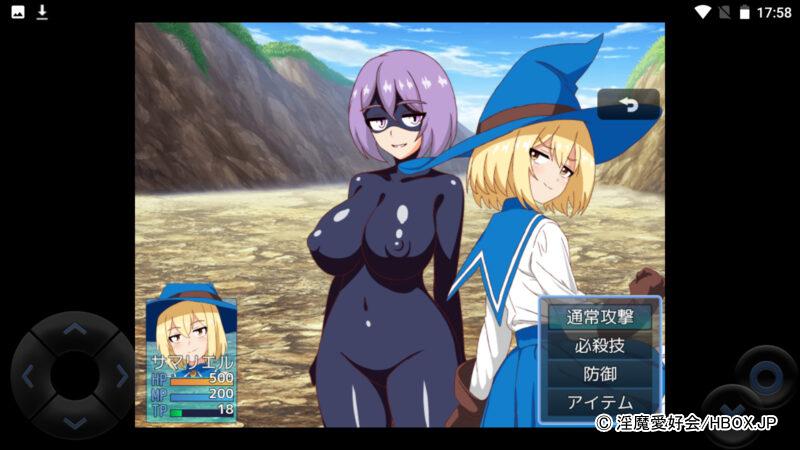This screenshot has width=800, height=450.
Task: Tap the virtual D-pad up arrow
Action: pos(74,329)
